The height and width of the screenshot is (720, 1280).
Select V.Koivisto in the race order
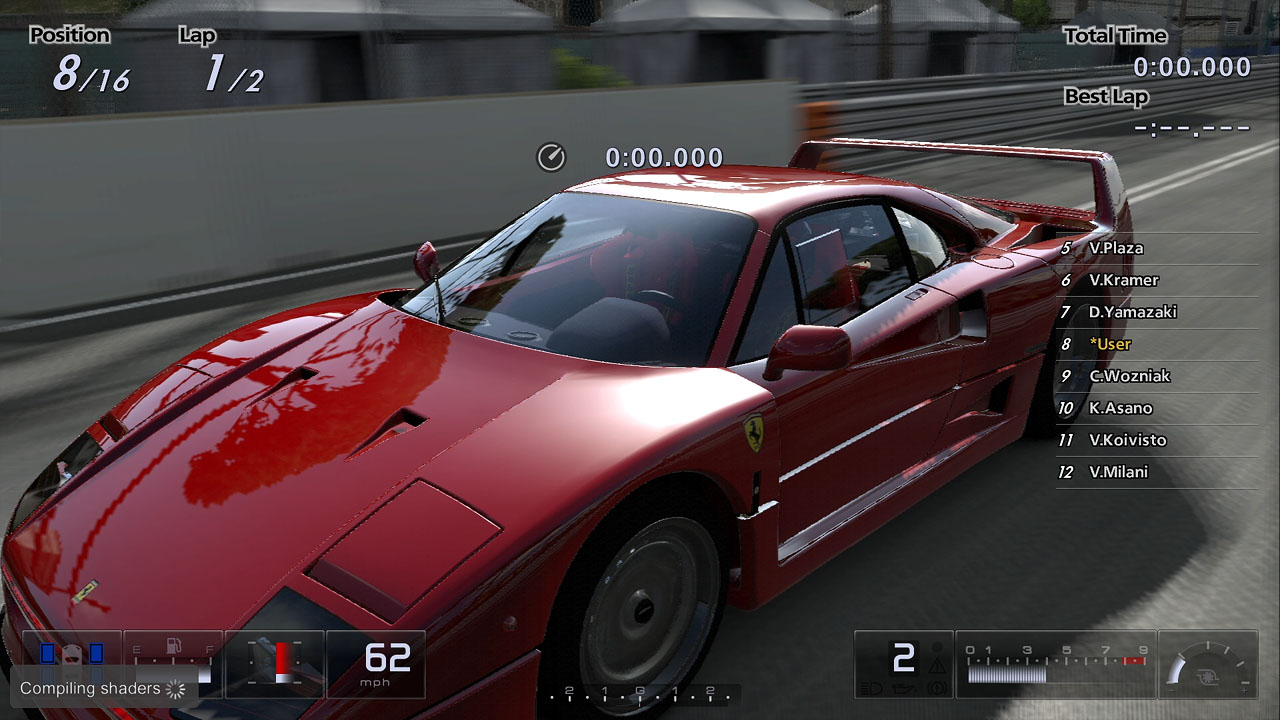point(1127,440)
